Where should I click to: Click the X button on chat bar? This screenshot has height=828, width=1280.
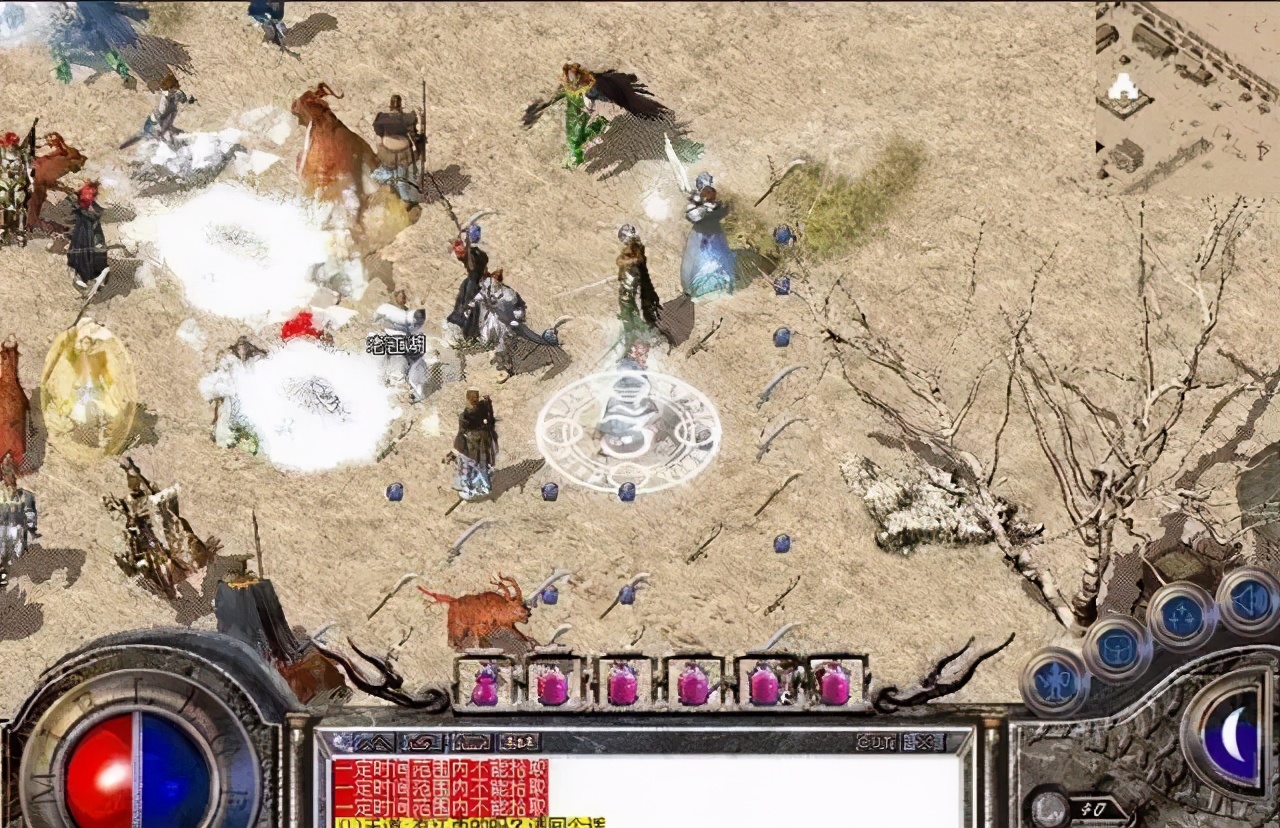[x=923, y=742]
